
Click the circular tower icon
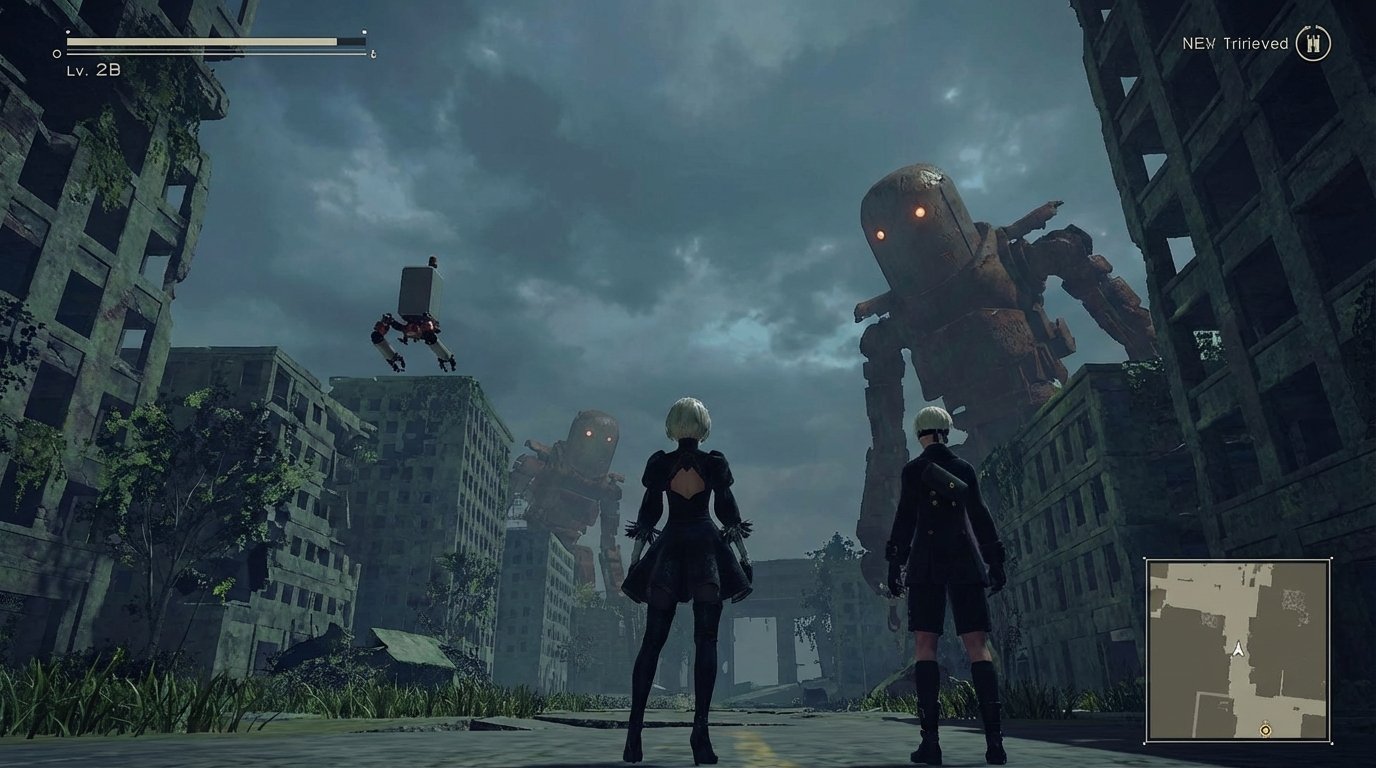[1313, 43]
